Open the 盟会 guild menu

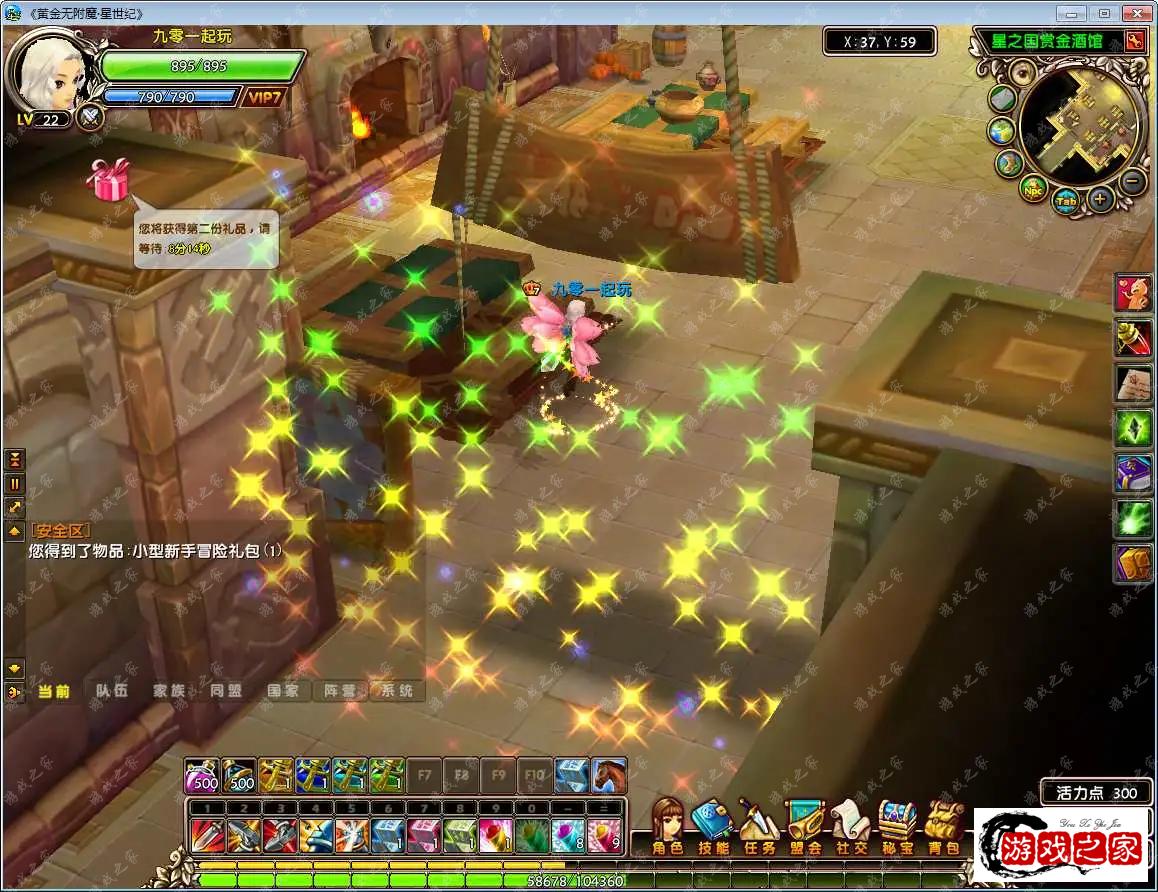[x=805, y=826]
